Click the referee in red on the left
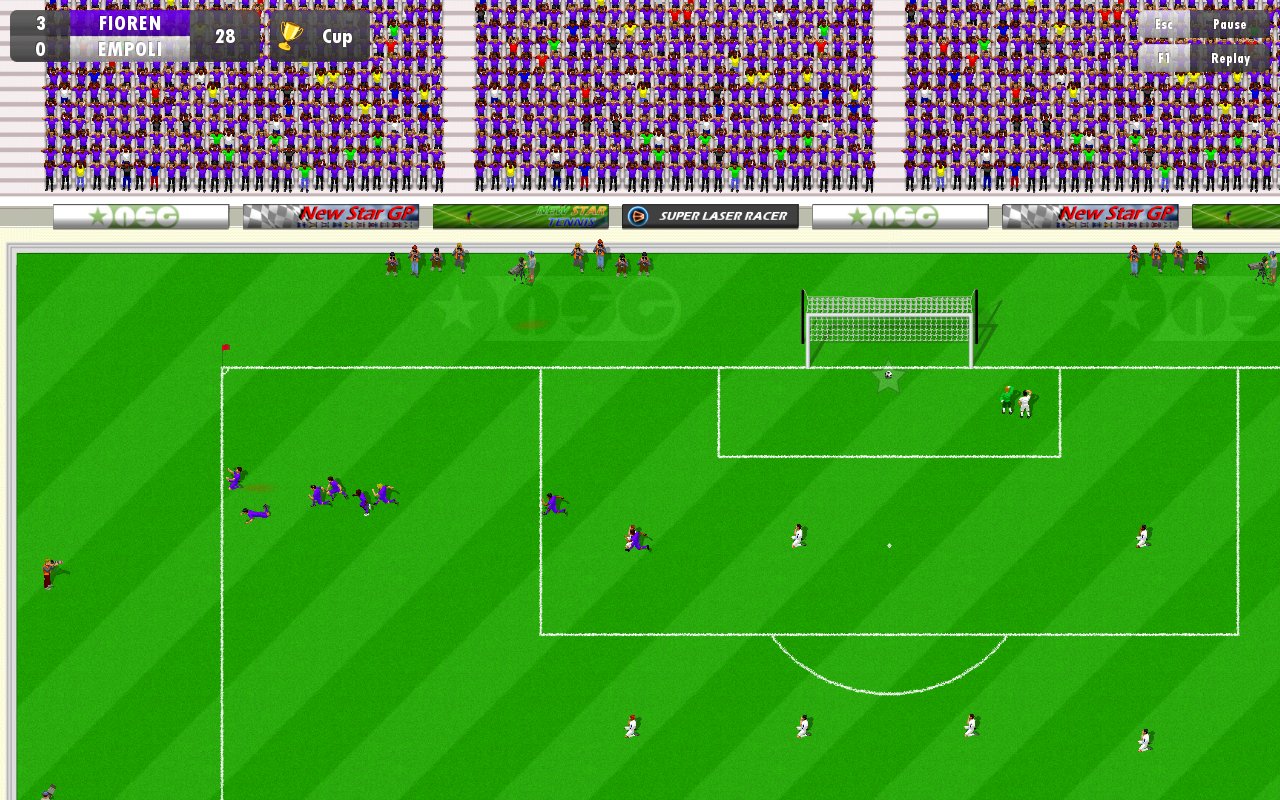Viewport: 1280px width, 800px height. [x=49, y=574]
